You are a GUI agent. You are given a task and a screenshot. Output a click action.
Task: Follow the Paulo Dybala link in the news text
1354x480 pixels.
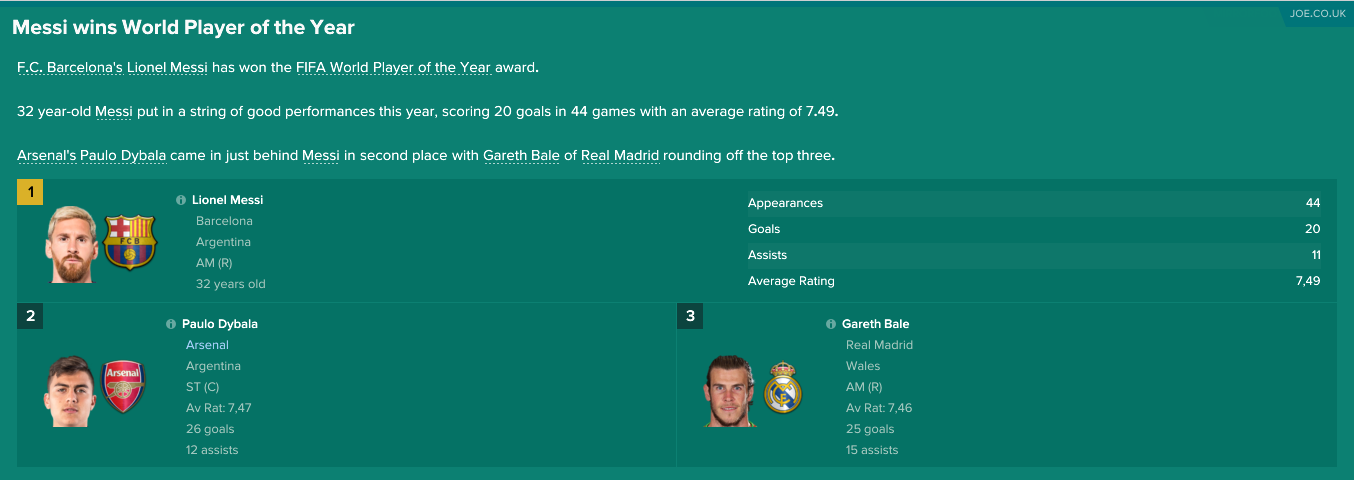[123, 156]
